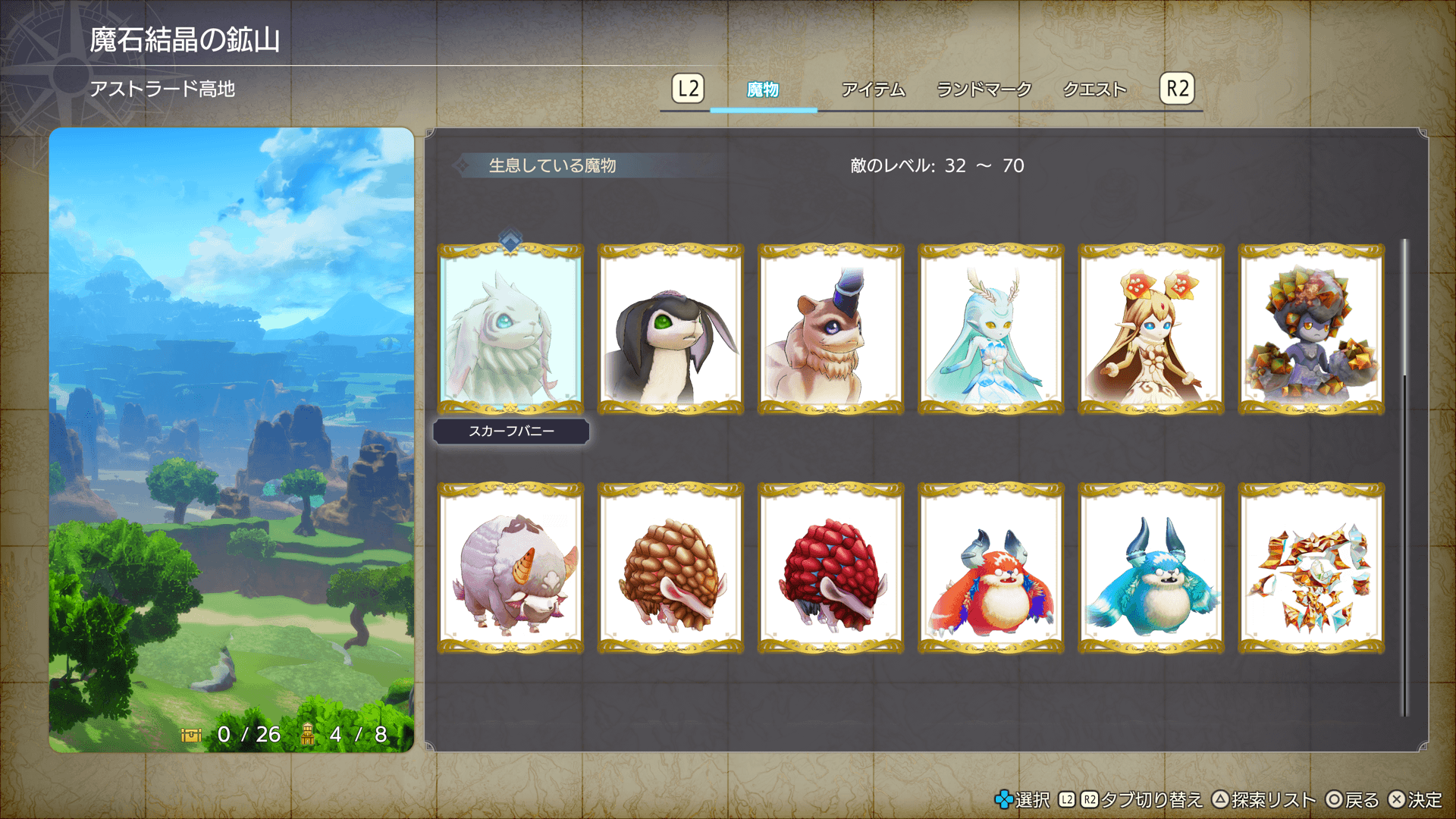Select the 魔物 tab
The height and width of the screenshot is (819, 1456).
click(x=763, y=89)
